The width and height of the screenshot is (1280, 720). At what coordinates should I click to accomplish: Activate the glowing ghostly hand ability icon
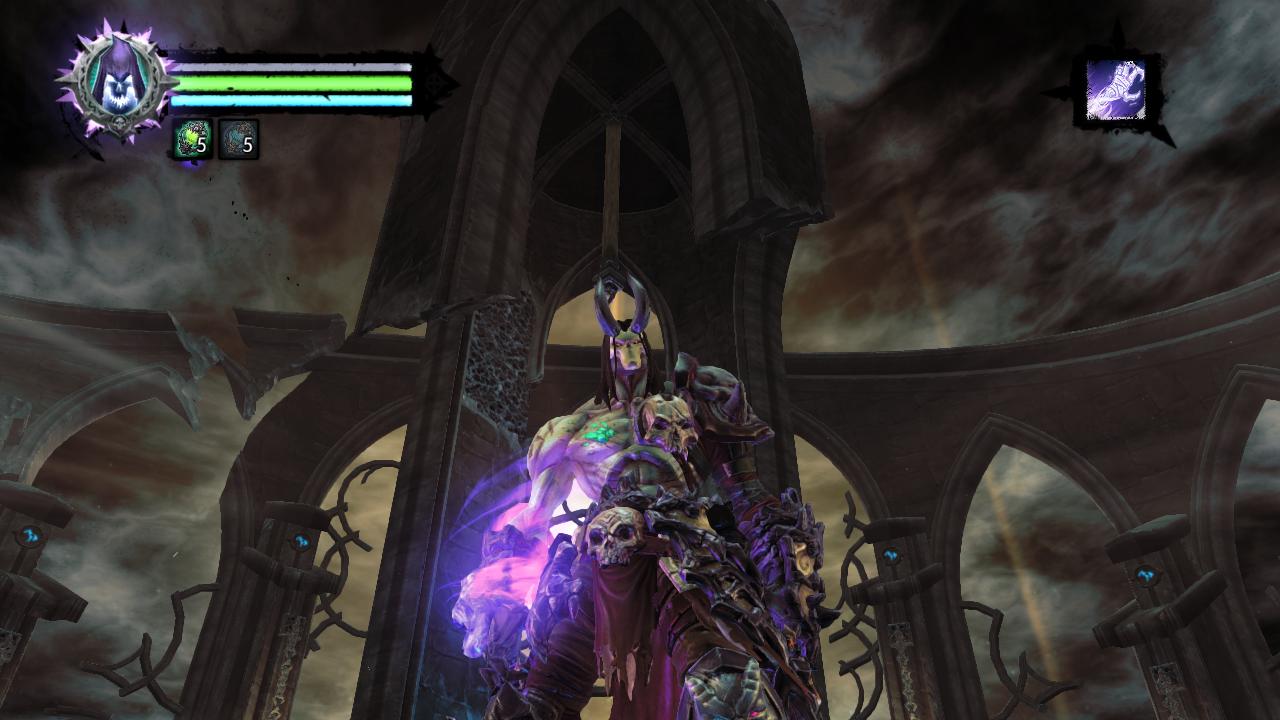(1116, 90)
